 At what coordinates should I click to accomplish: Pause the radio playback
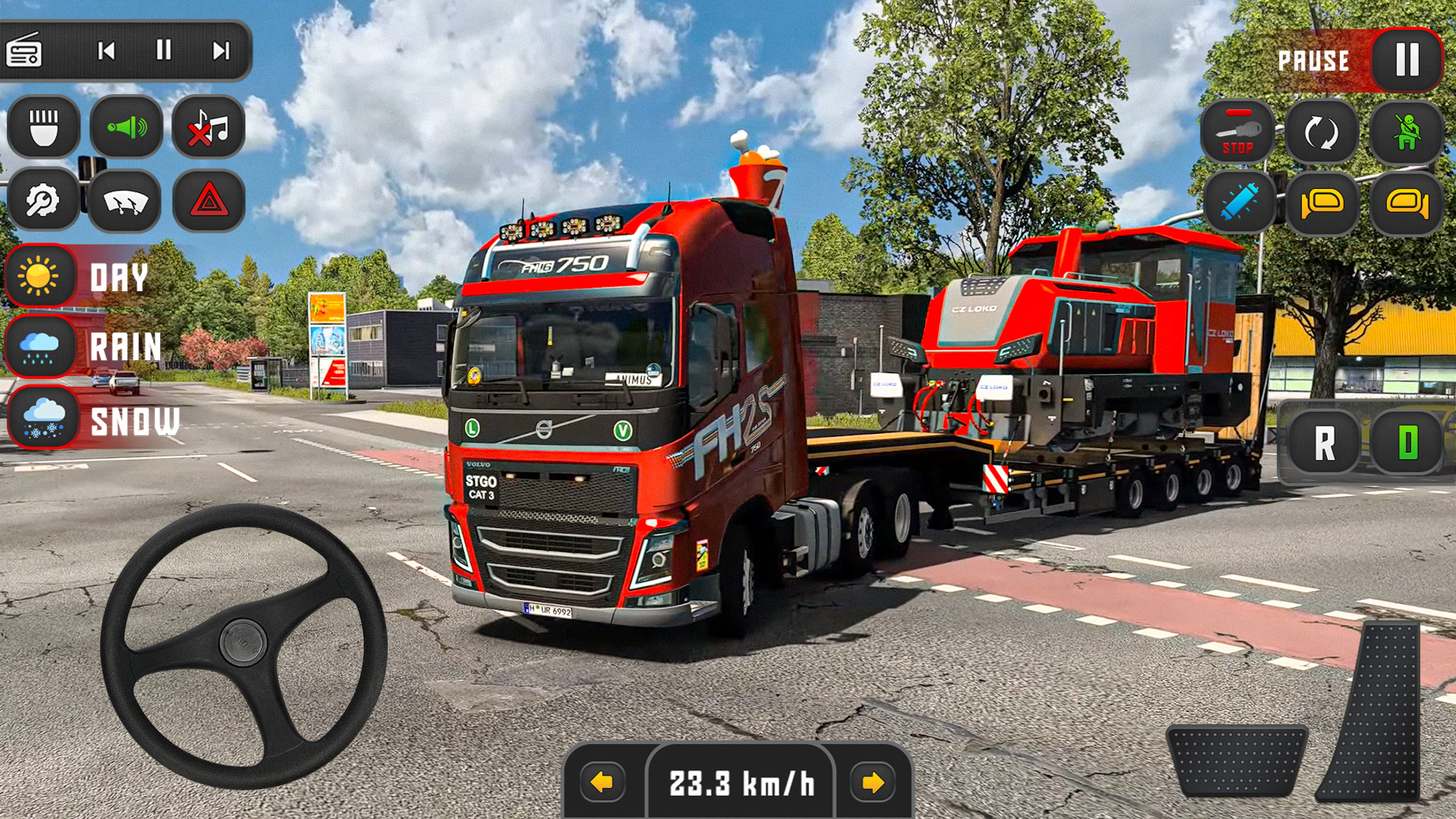[x=162, y=52]
